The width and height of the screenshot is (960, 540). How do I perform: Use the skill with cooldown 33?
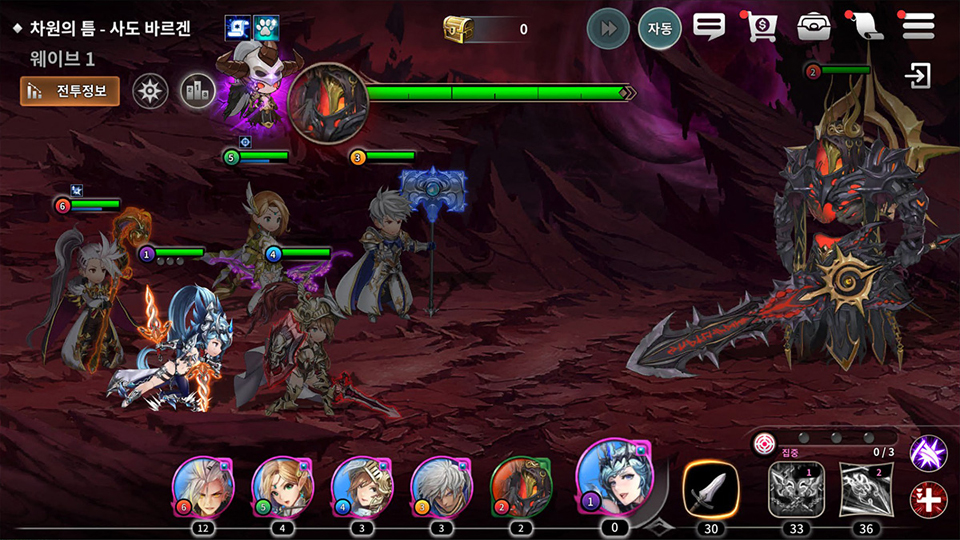tap(796, 489)
